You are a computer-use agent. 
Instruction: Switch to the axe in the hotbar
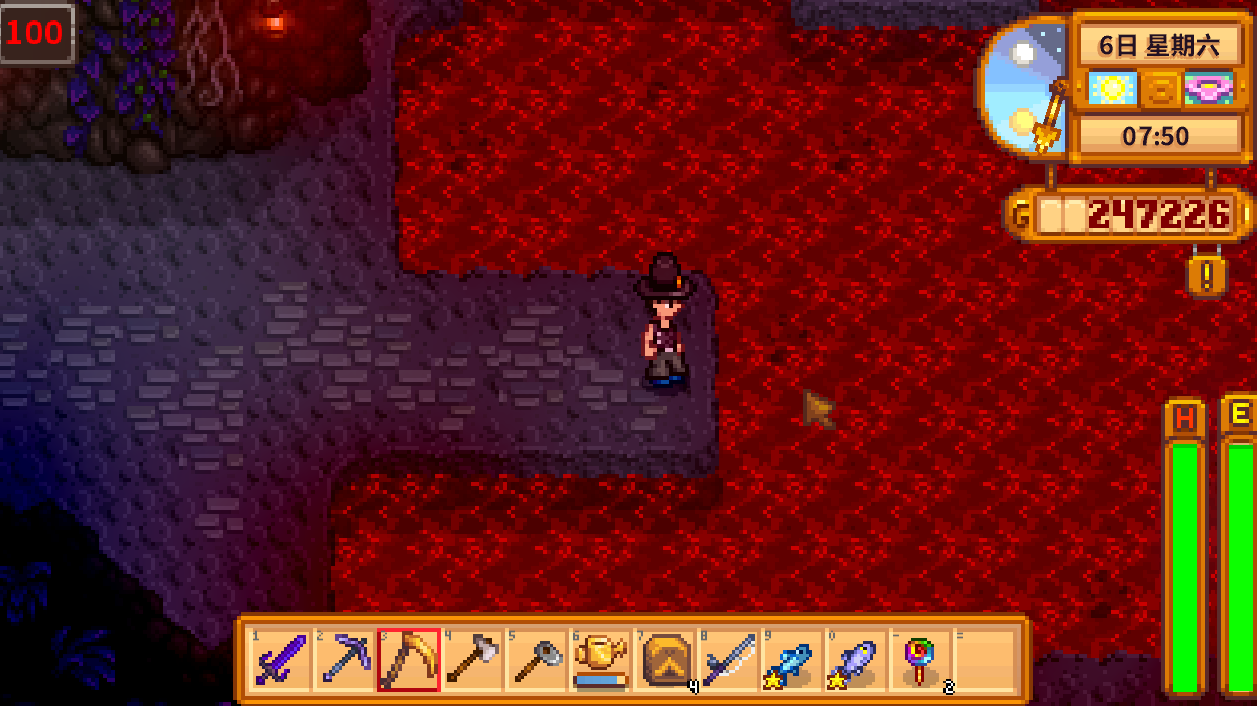click(471, 660)
